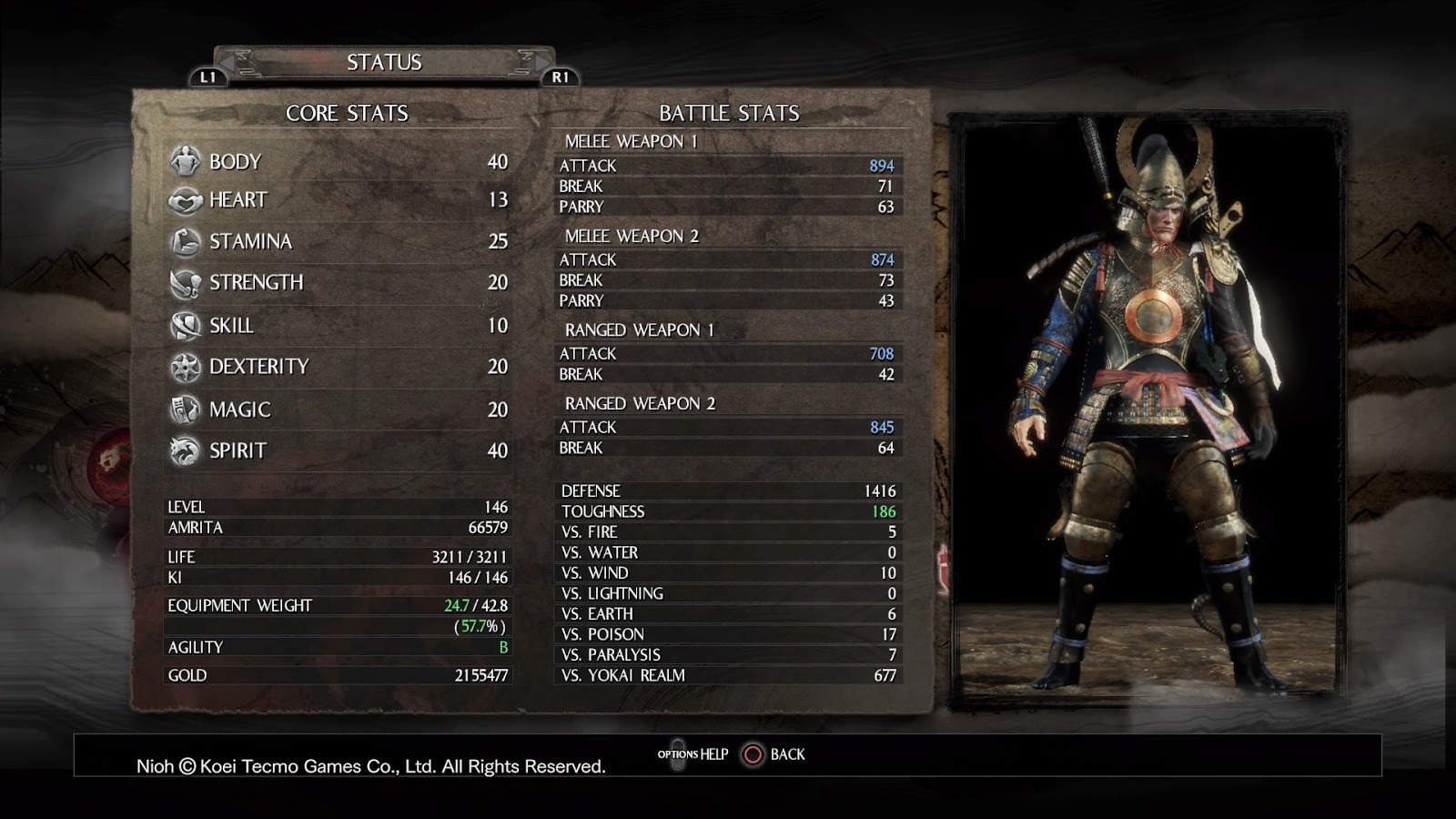Select the Status tab header

click(384, 63)
